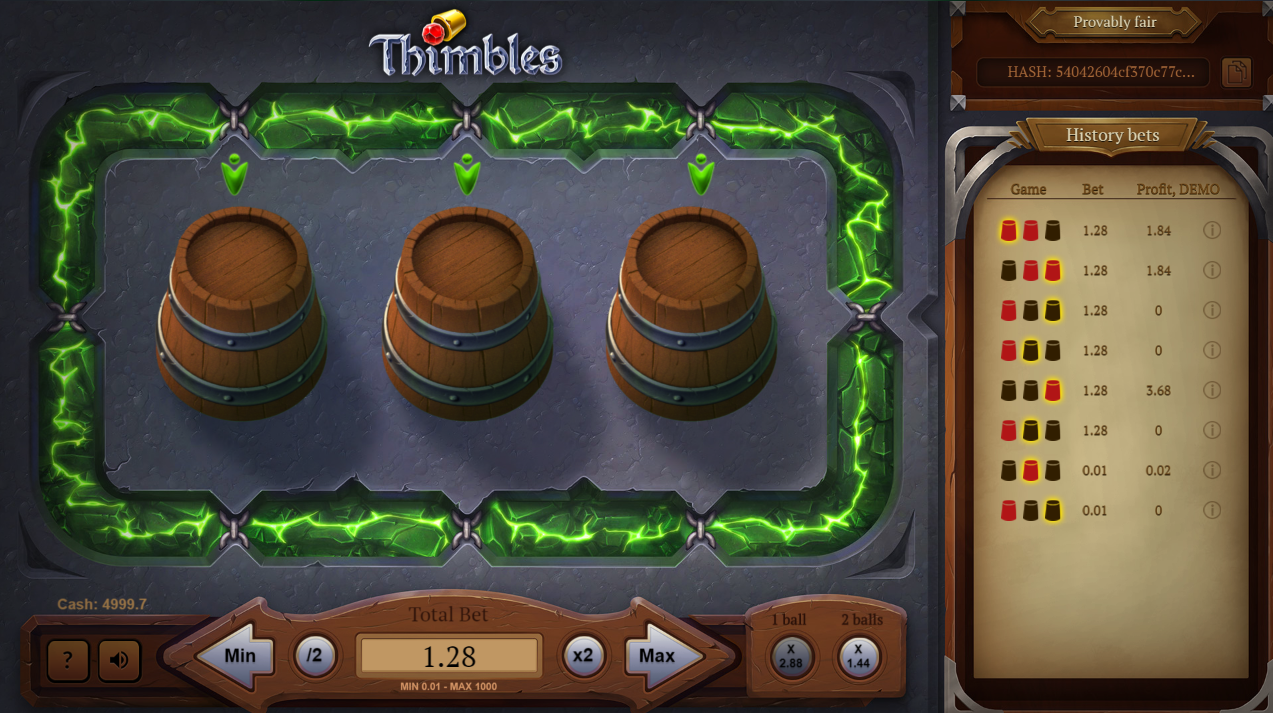Toggle the sound speaker button
Image resolution: width=1273 pixels, height=713 pixels.
[119, 660]
